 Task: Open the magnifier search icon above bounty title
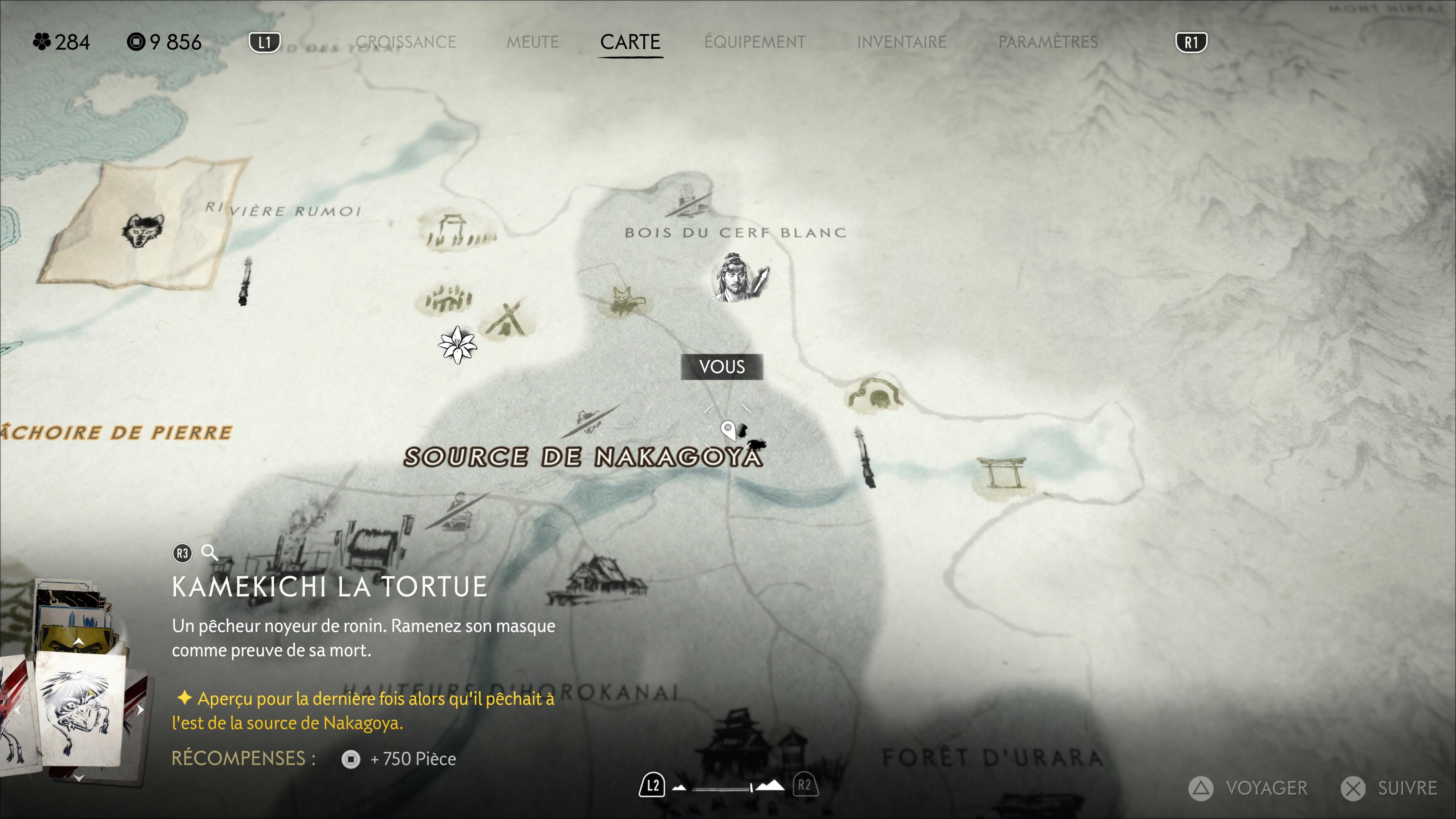210,552
